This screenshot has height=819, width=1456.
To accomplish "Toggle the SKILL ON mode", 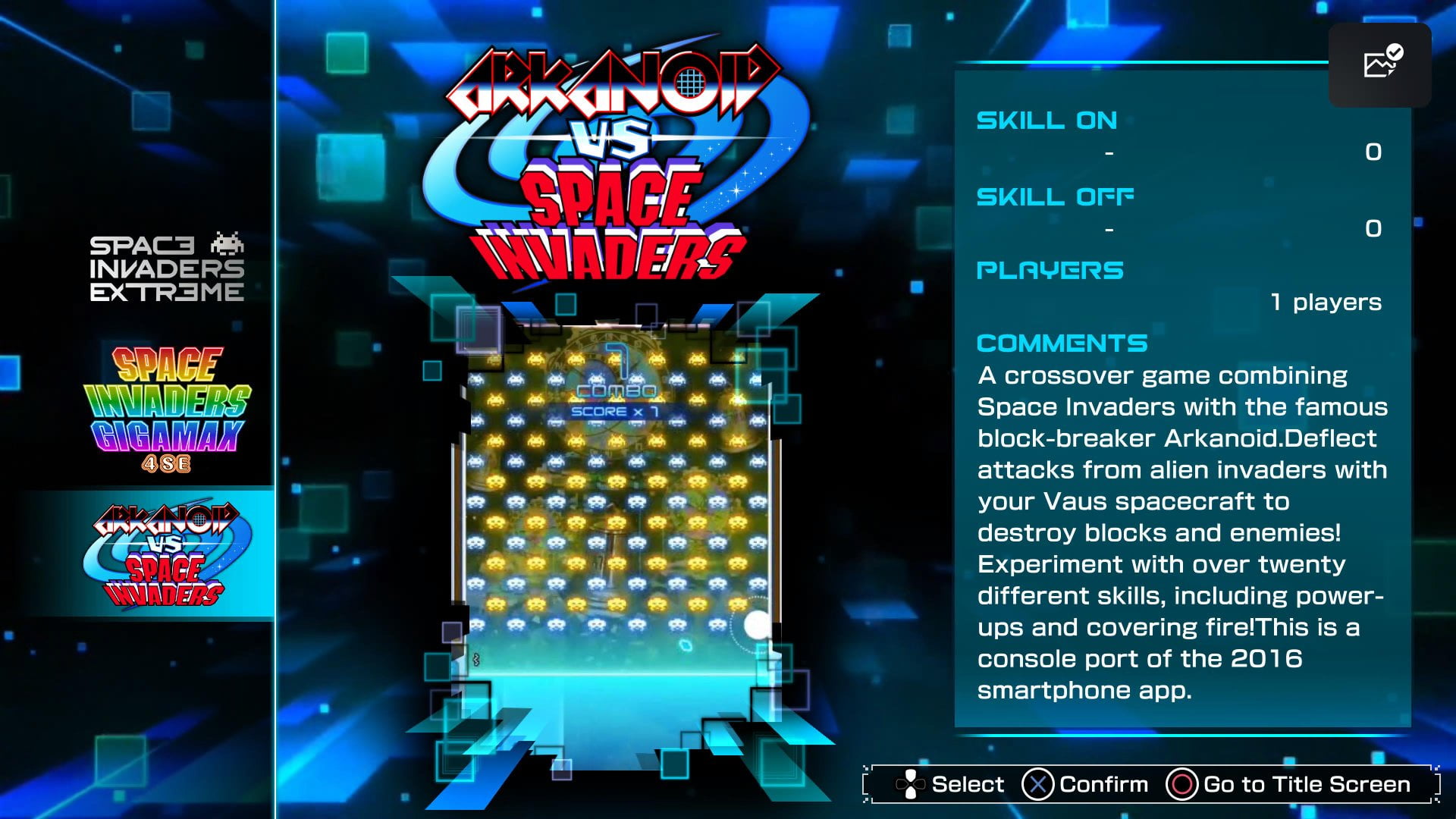I will pyautogui.click(x=1046, y=120).
